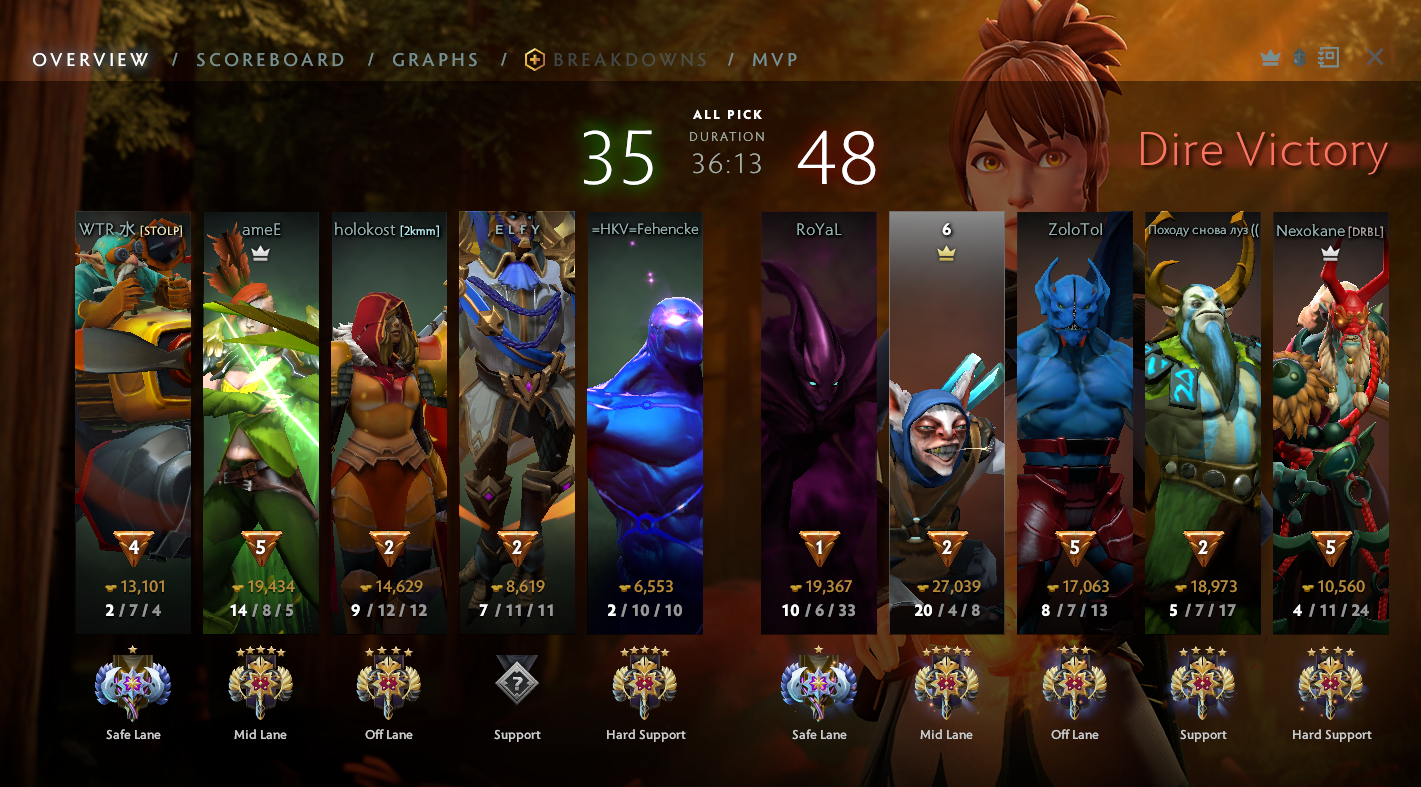Select =HKV=Fehencke's Enigma hero card
The image size is (1421, 787).
645,420
